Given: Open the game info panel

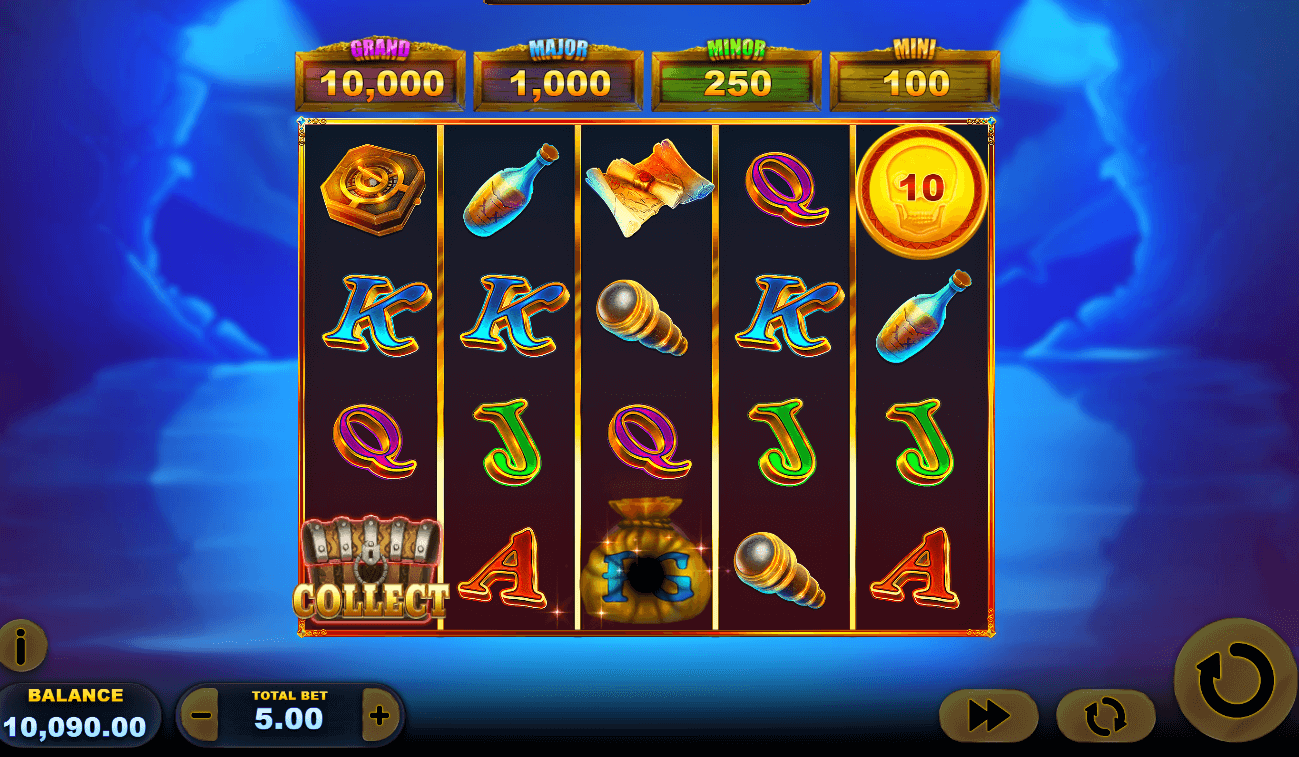Looking at the screenshot, I should pyautogui.click(x=22, y=647).
